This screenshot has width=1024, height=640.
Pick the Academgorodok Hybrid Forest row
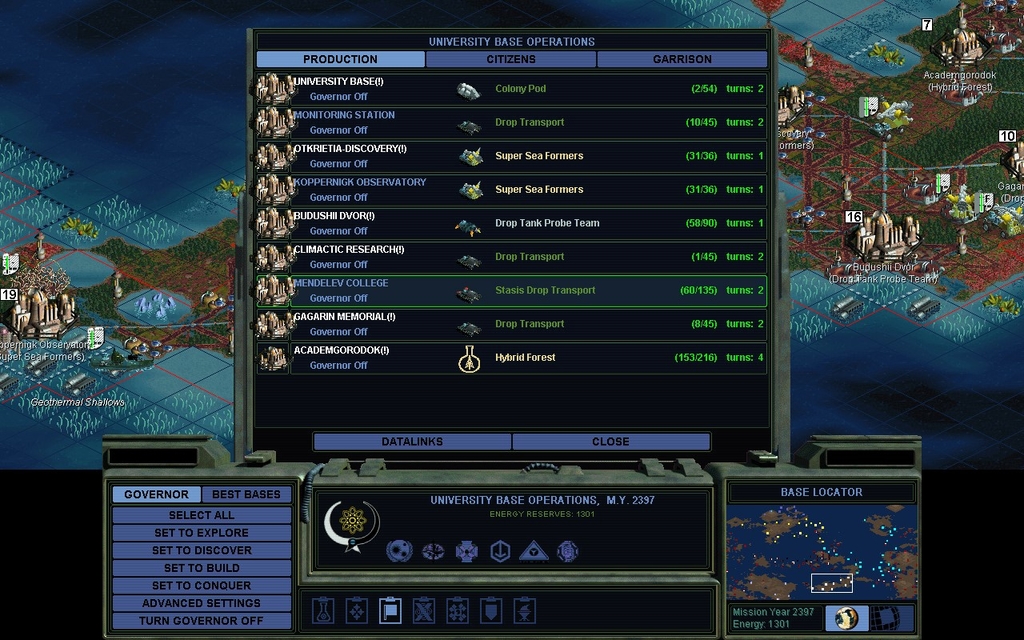coord(511,358)
